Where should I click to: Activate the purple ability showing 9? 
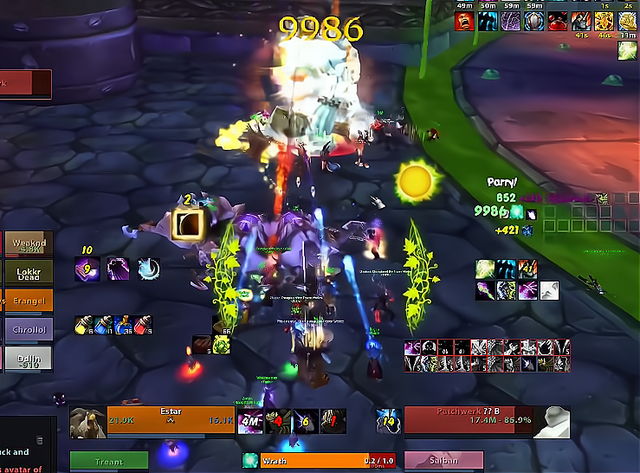tap(89, 268)
